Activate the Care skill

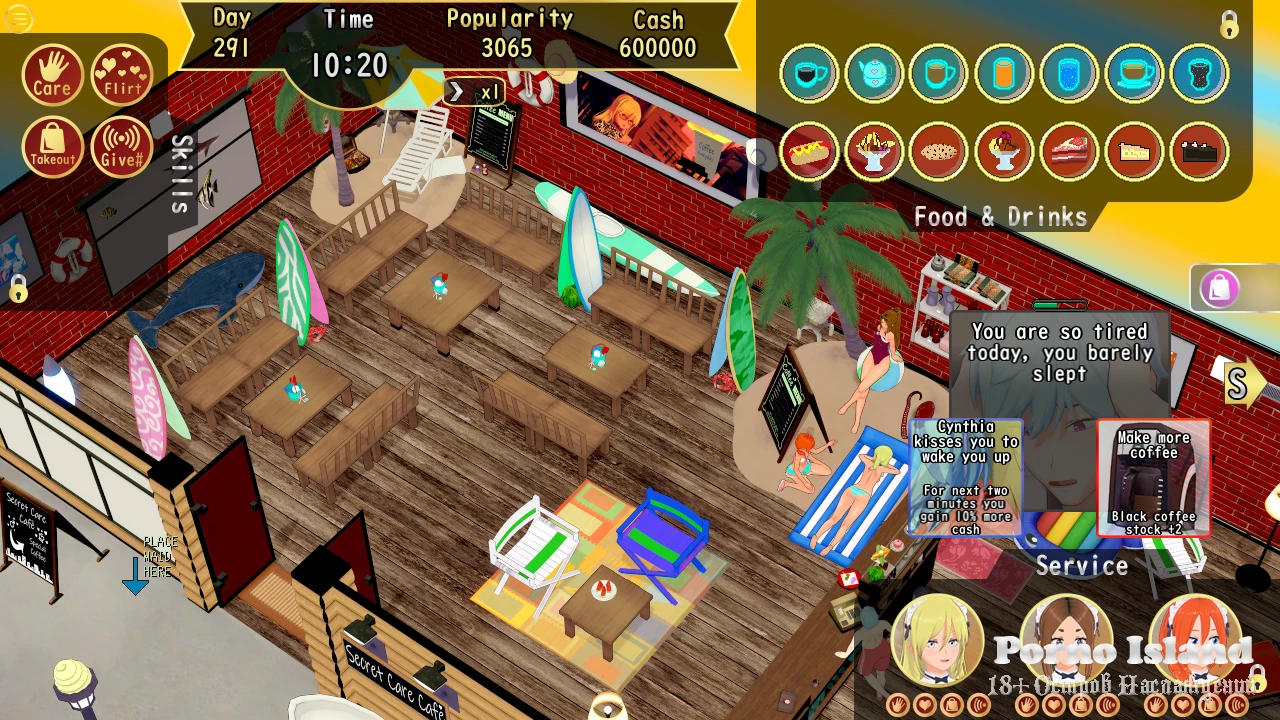(x=52, y=75)
